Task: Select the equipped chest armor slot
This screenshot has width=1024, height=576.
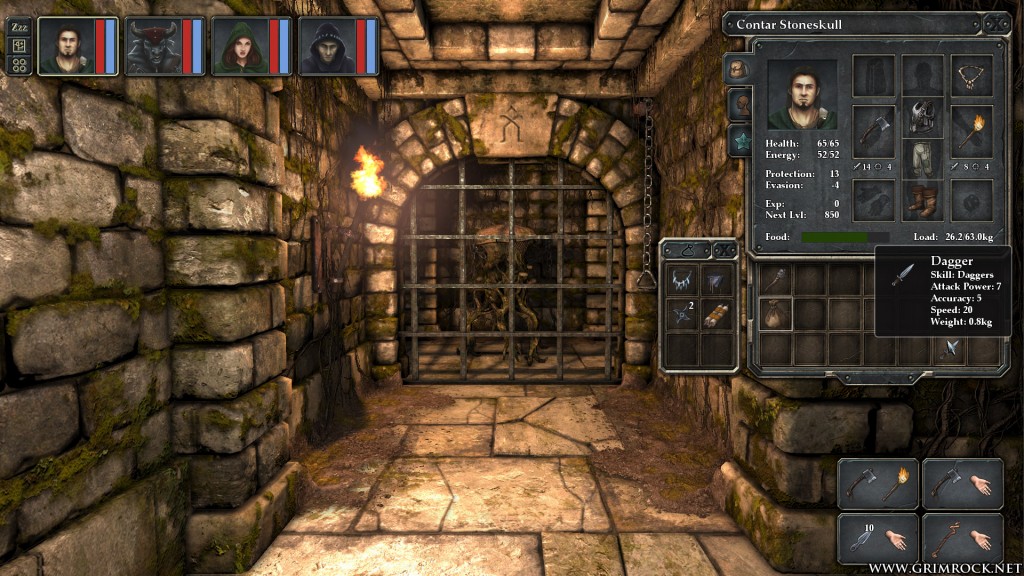Action: coord(922,118)
